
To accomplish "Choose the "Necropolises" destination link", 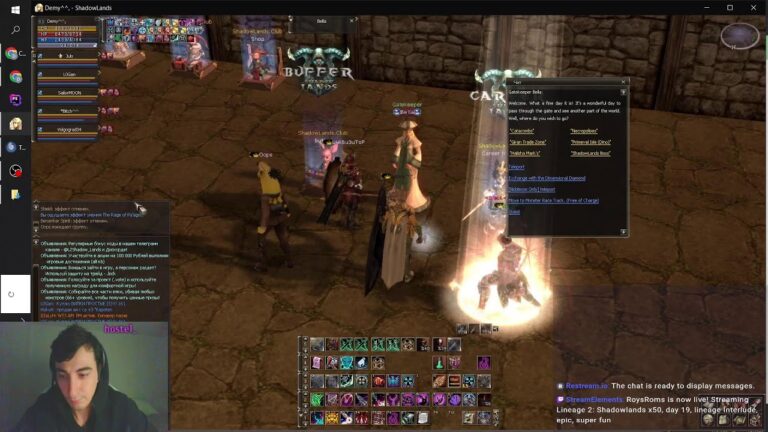I will tap(584, 131).
